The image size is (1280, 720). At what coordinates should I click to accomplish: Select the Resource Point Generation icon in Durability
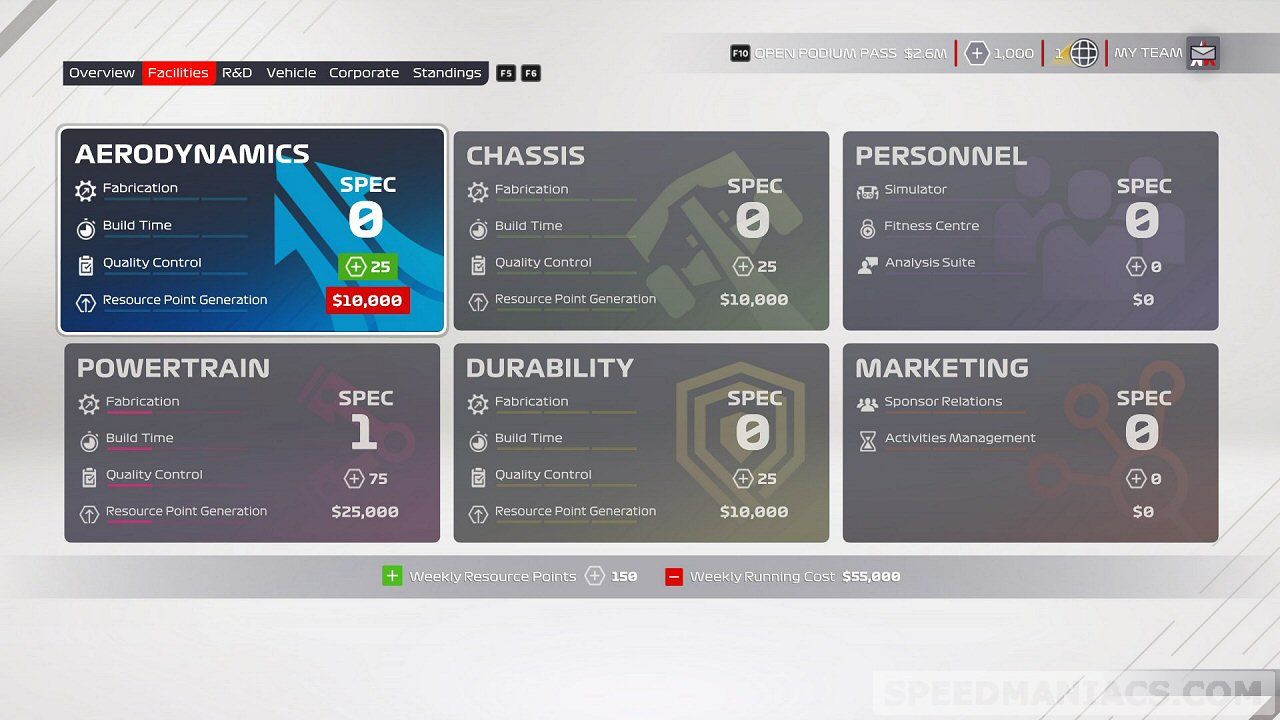(477, 511)
